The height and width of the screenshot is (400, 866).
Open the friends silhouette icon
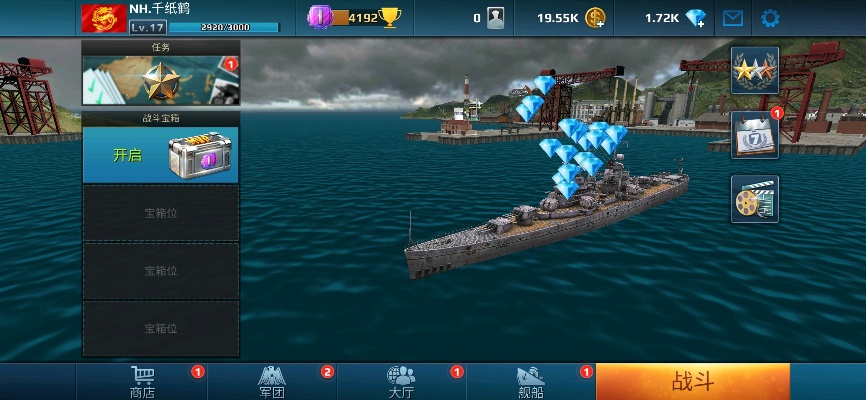click(x=495, y=18)
